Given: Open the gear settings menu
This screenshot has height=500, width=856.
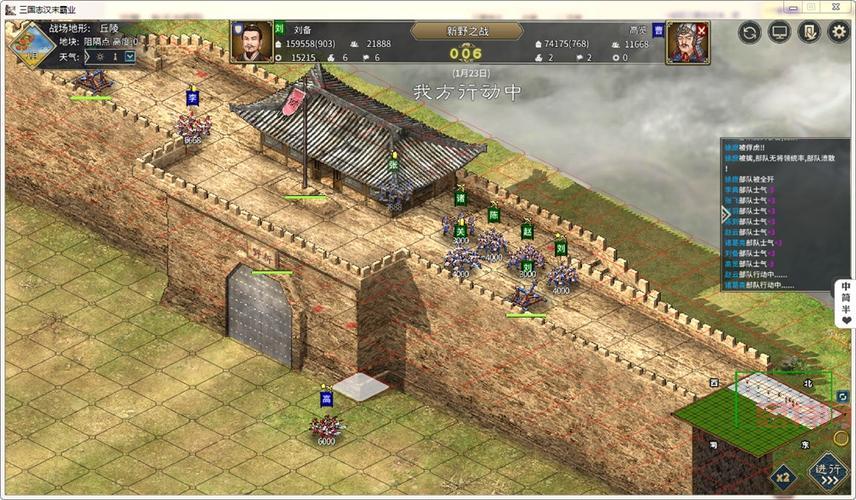Looking at the screenshot, I should pyautogui.click(x=836, y=33).
